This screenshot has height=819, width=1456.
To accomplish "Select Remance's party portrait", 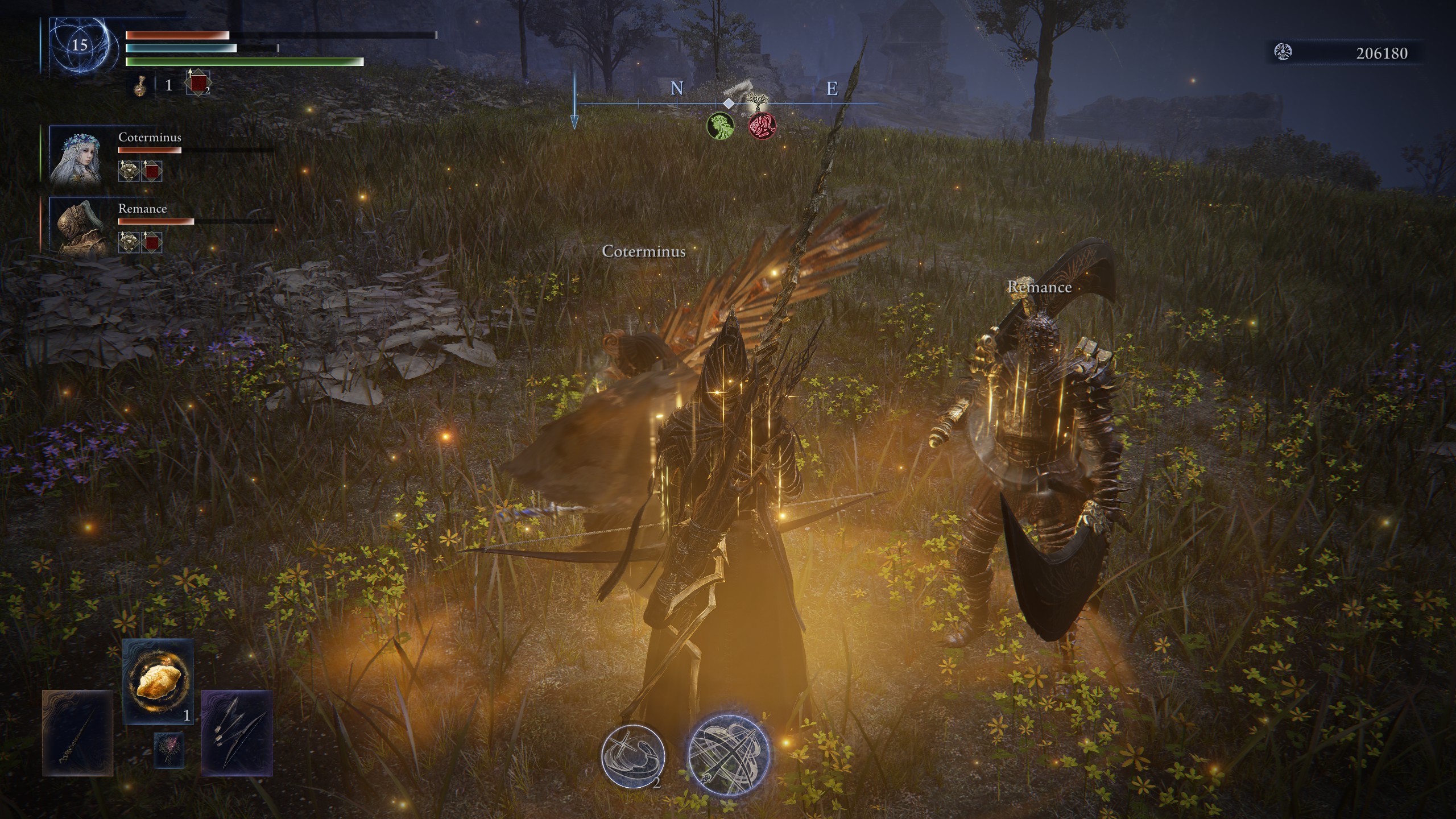I will click(76, 225).
